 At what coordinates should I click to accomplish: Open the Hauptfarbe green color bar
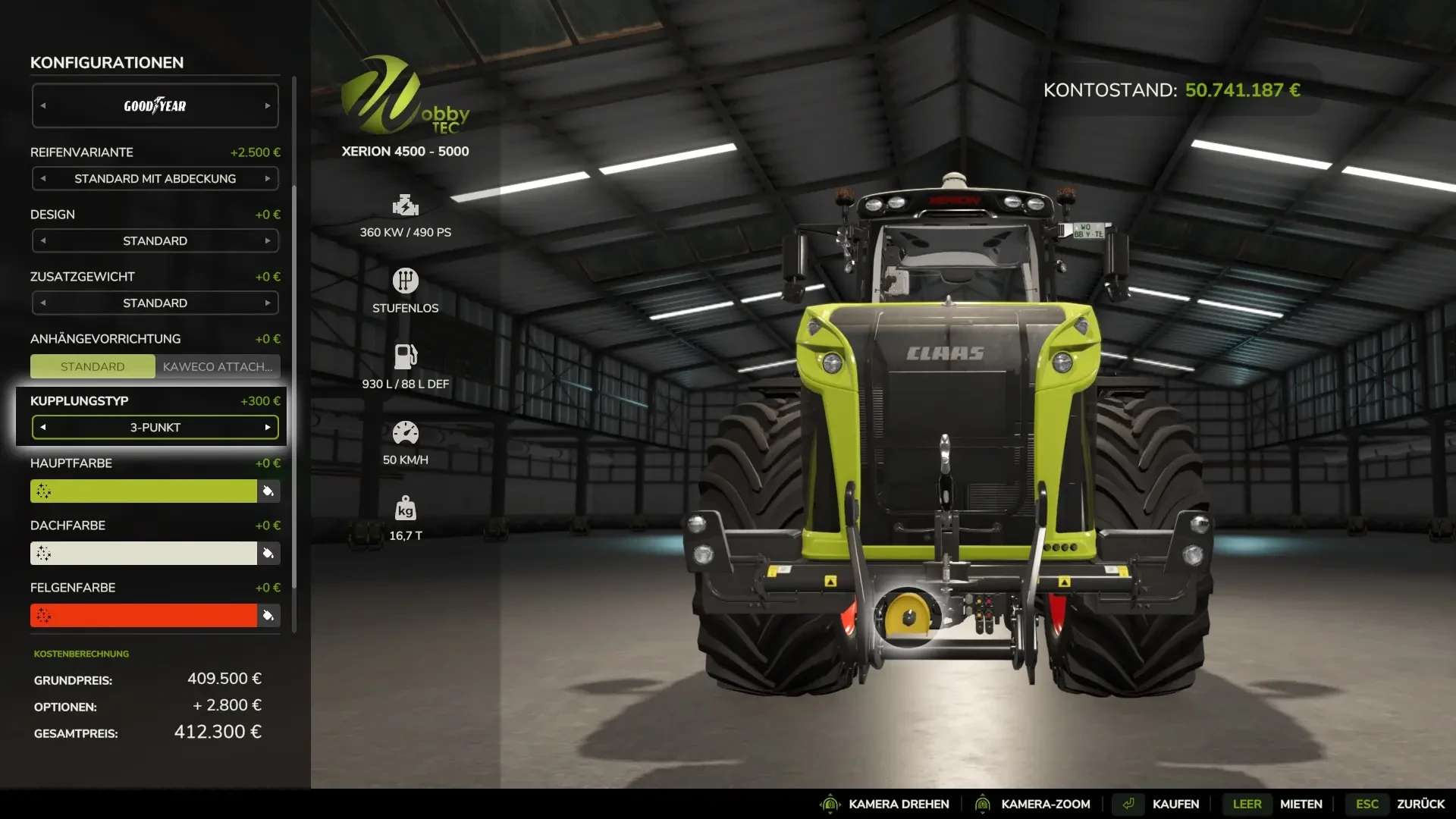click(144, 491)
